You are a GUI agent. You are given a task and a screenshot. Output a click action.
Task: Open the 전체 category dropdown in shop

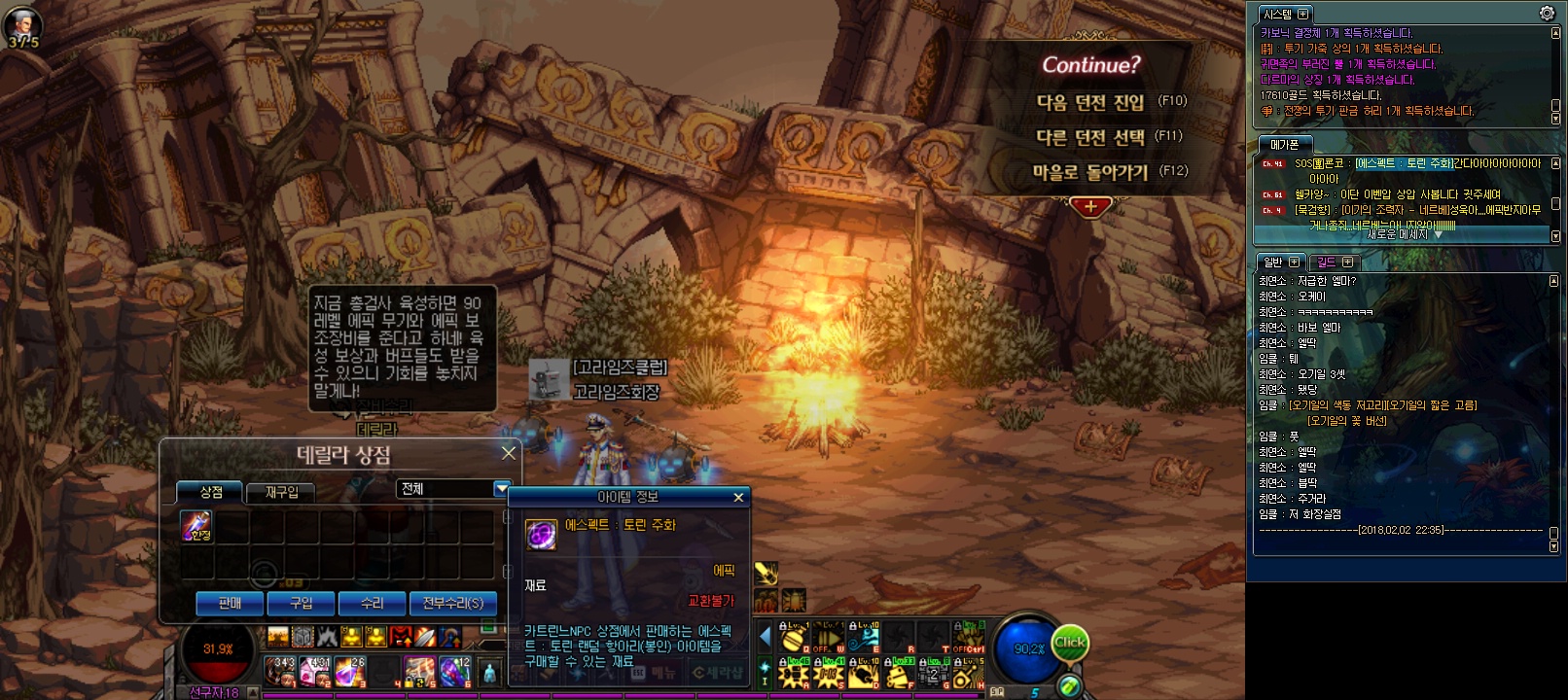(x=502, y=488)
